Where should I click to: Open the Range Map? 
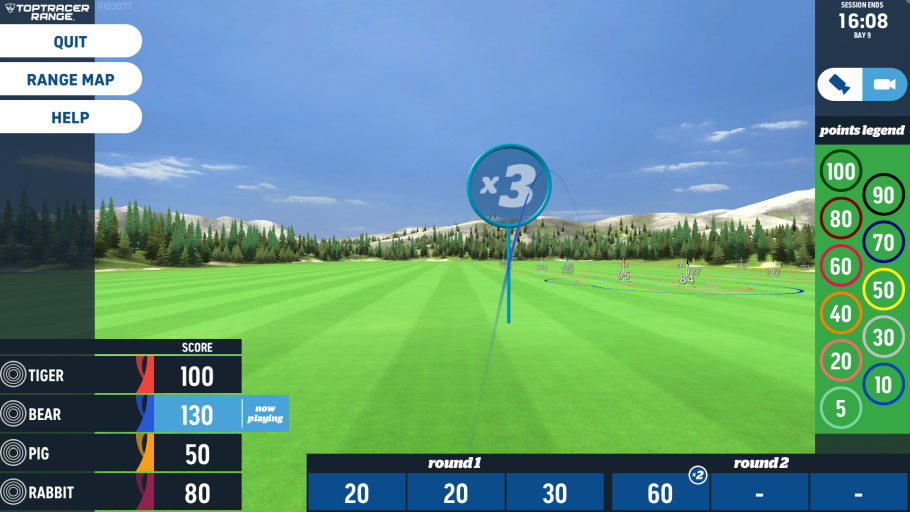point(70,80)
